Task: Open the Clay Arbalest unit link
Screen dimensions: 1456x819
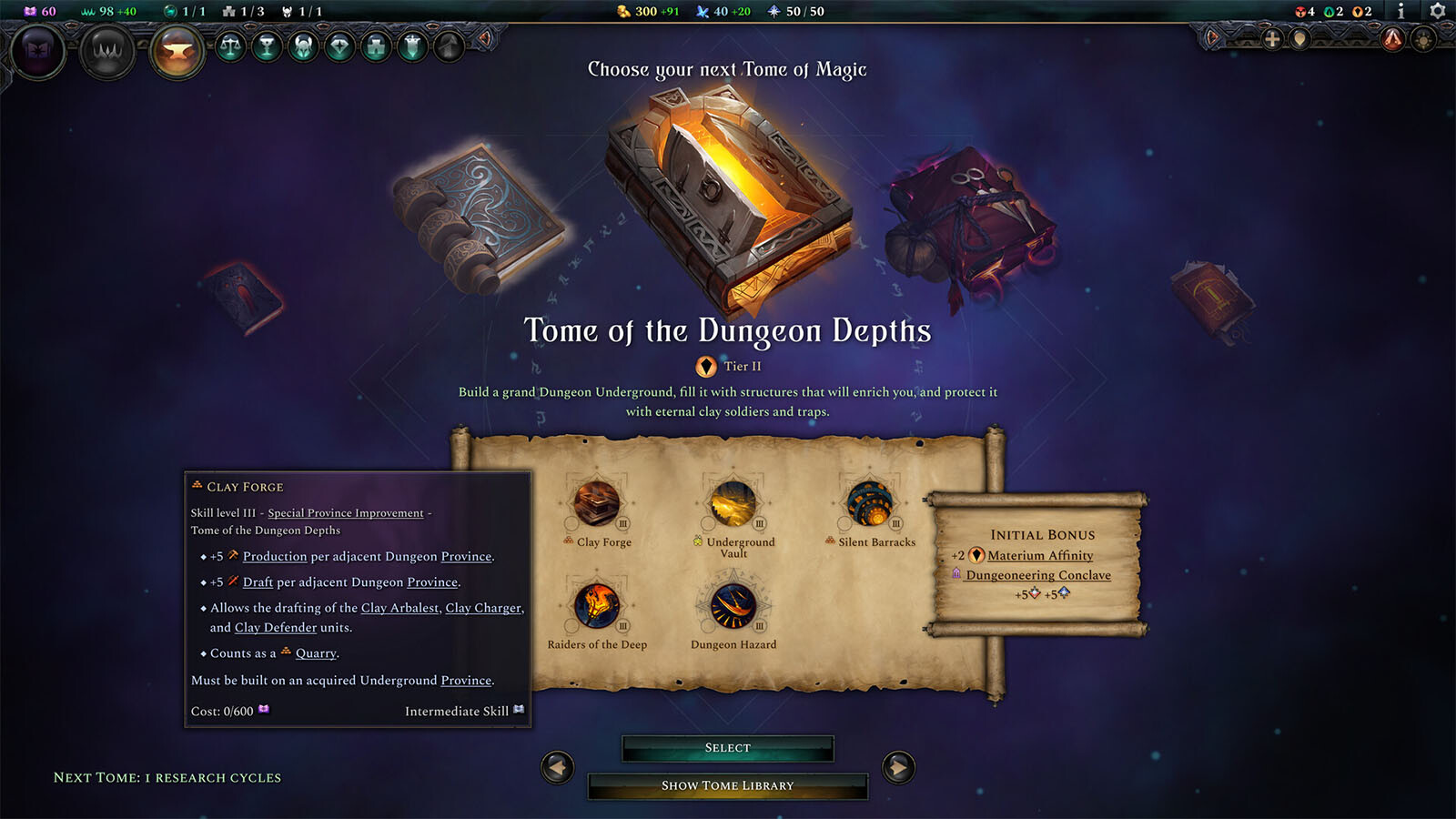Action: [x=398, y=608]
